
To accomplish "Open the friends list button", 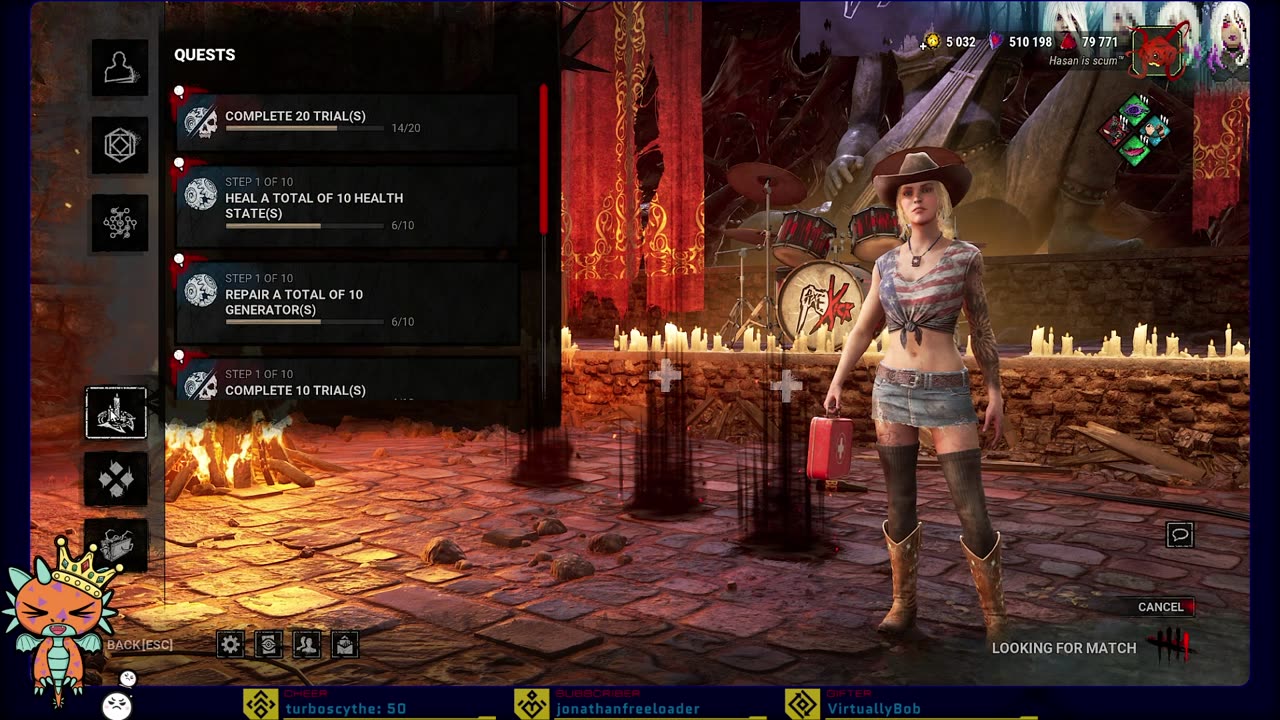I will point(307,645).
